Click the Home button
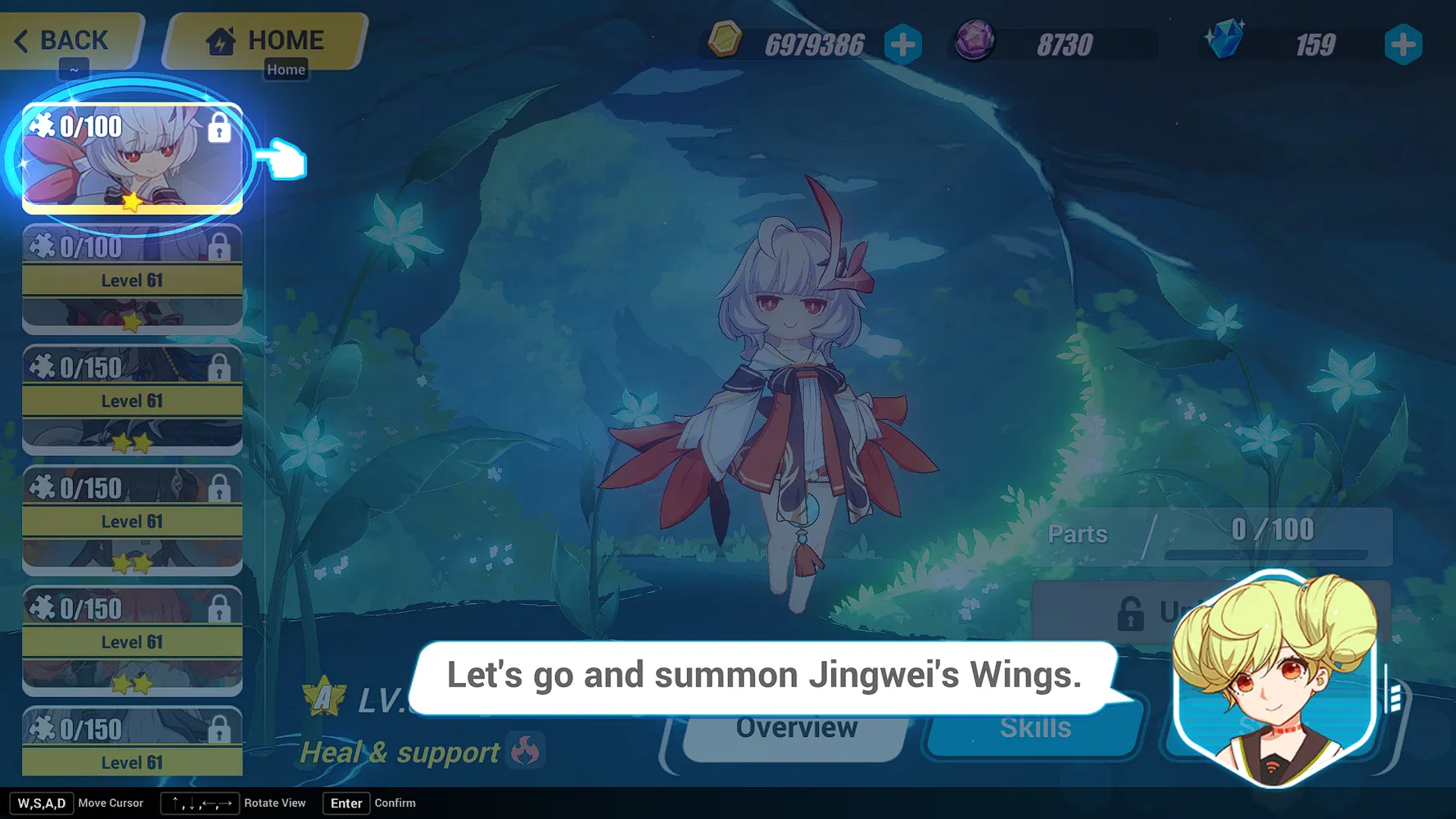 click(265, 38)
